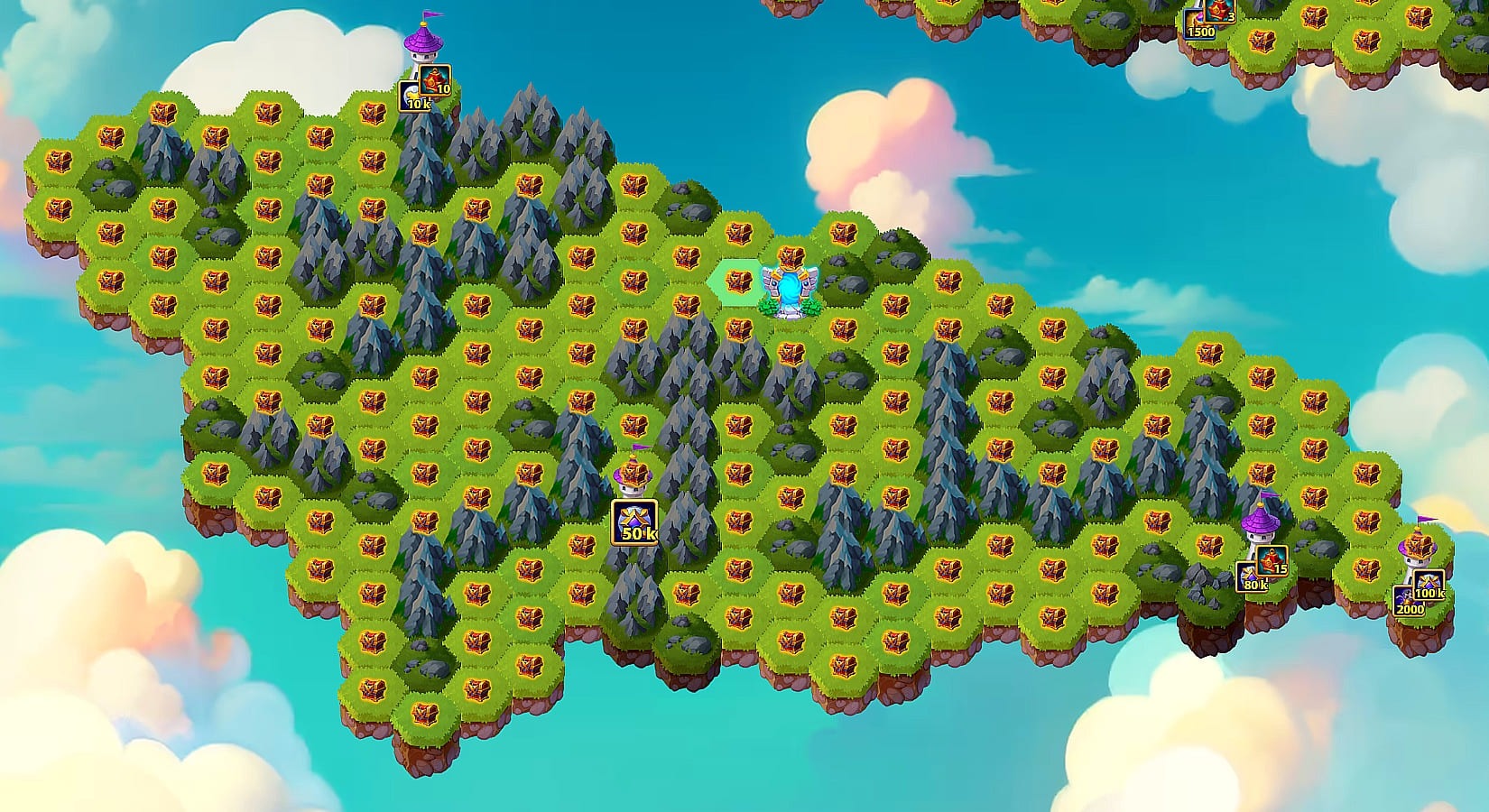1489x812 pixels.
Task: View the 10k reward icon
Action: [x=413, y=97]
